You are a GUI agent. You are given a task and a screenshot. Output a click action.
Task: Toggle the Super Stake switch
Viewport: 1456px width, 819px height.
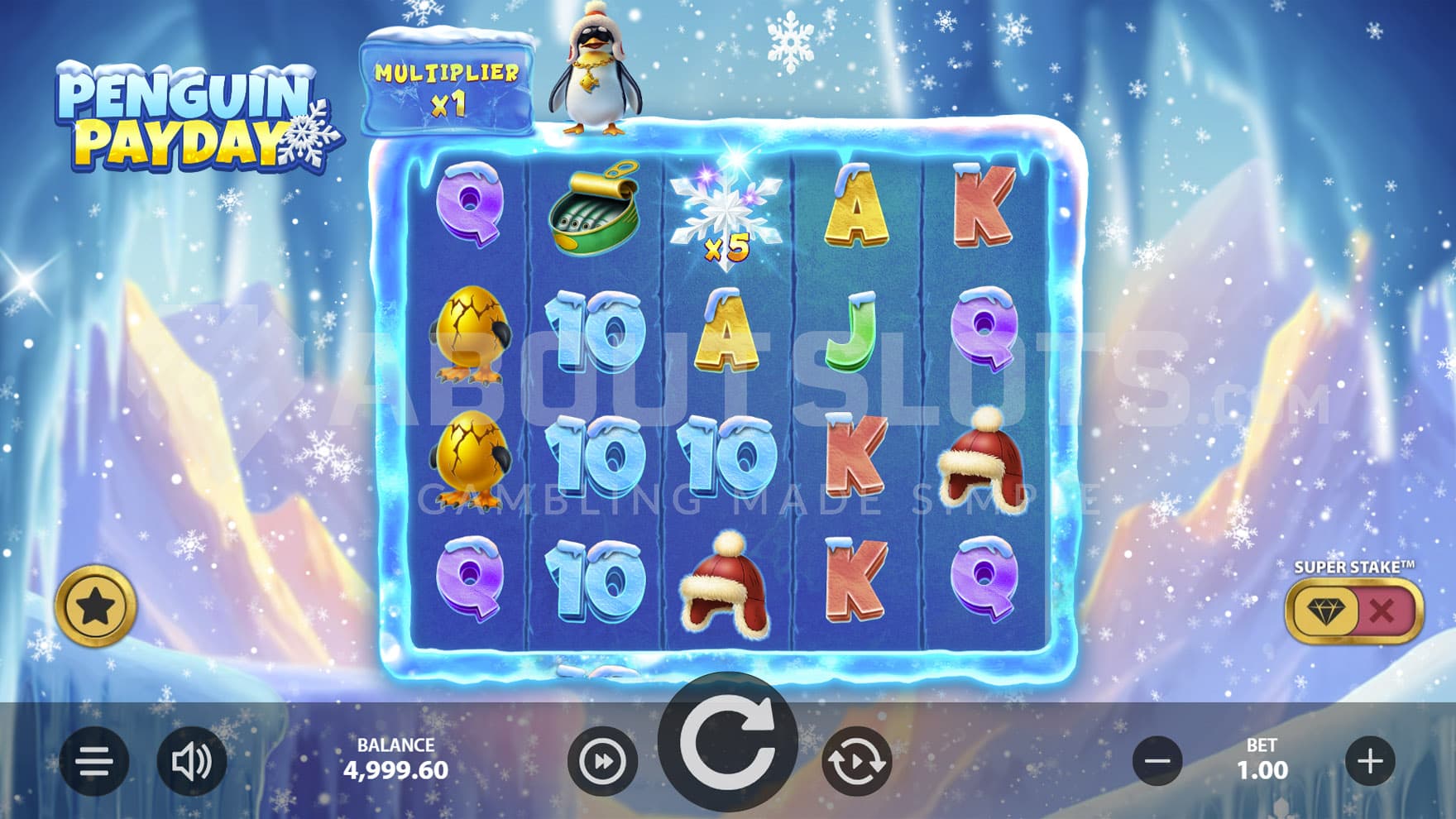coord(1353,611)
